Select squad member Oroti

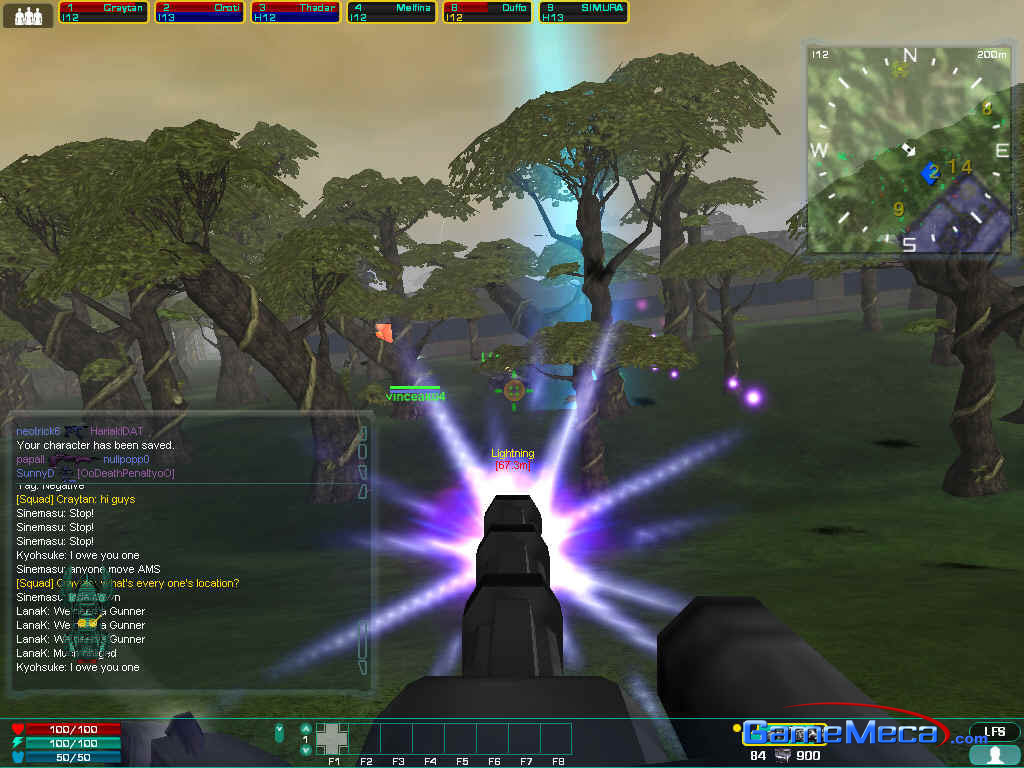pyautogui.click(x=199, y=12)
